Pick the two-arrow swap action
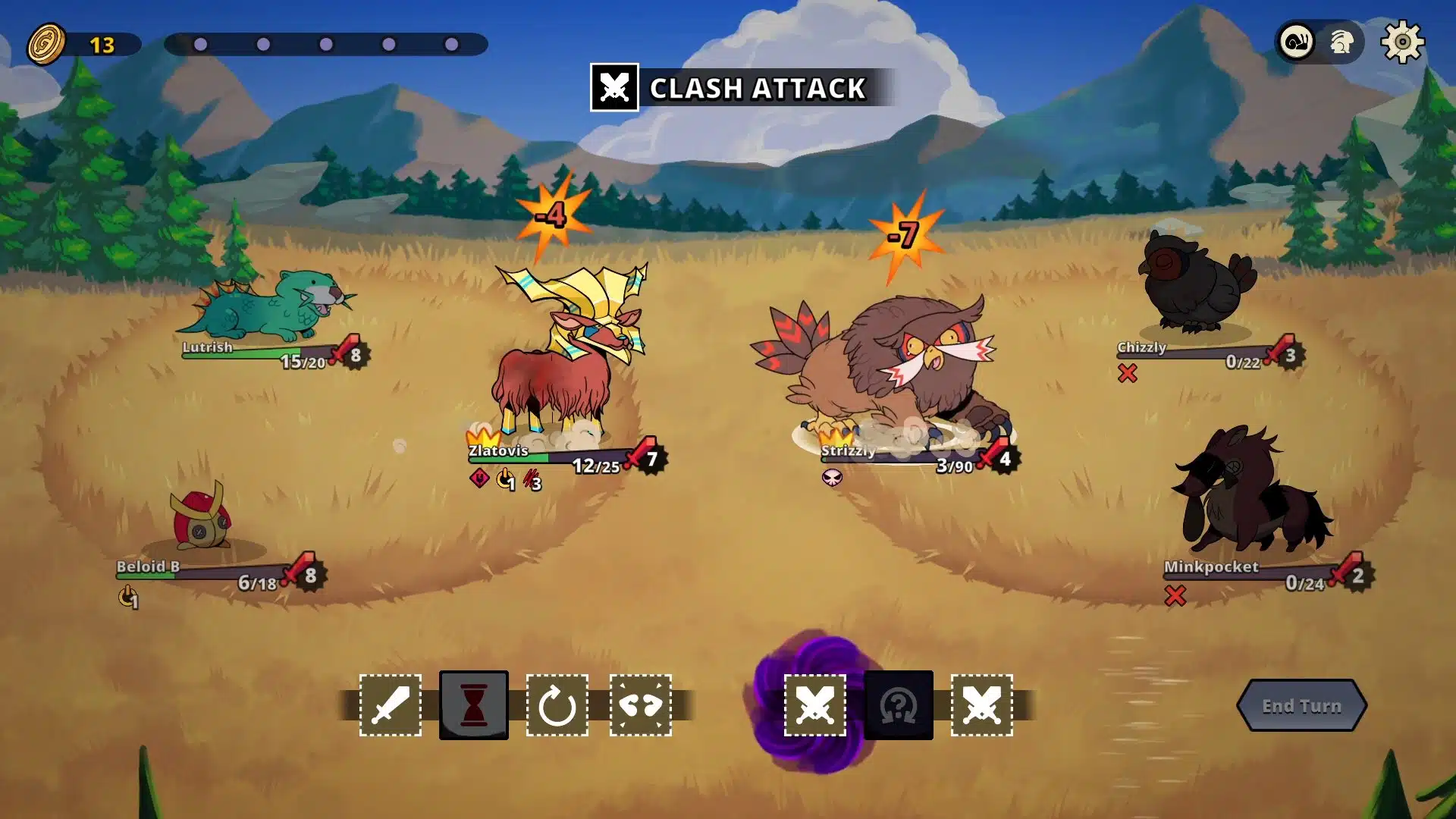The width and height of the screenshot is (1456, 819). (x=641, y=705)
